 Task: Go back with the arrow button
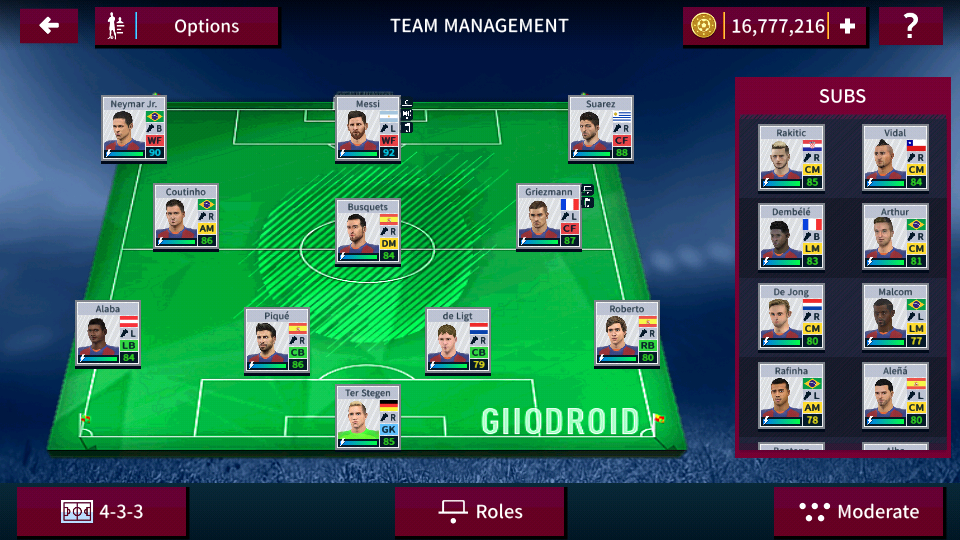tap(48, 26)
